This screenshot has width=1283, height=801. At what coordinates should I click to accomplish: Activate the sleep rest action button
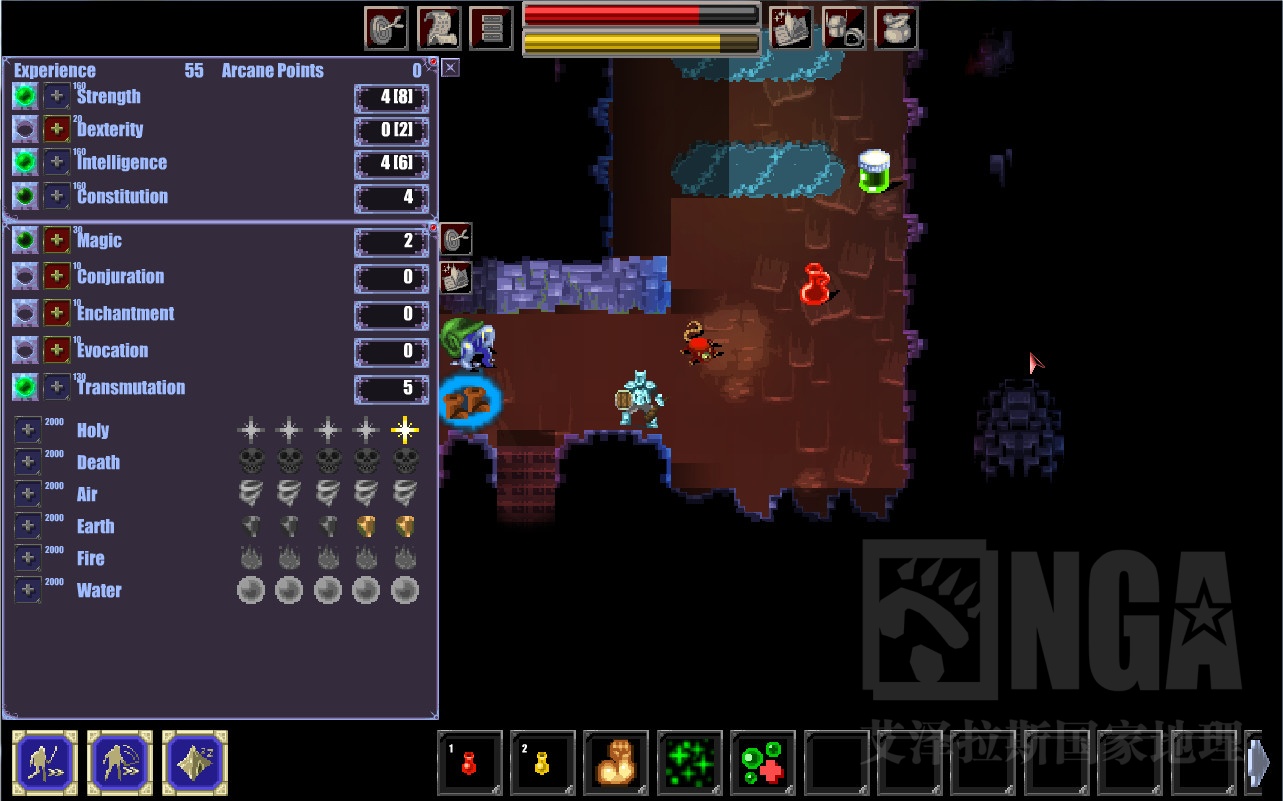pos(195,763)
